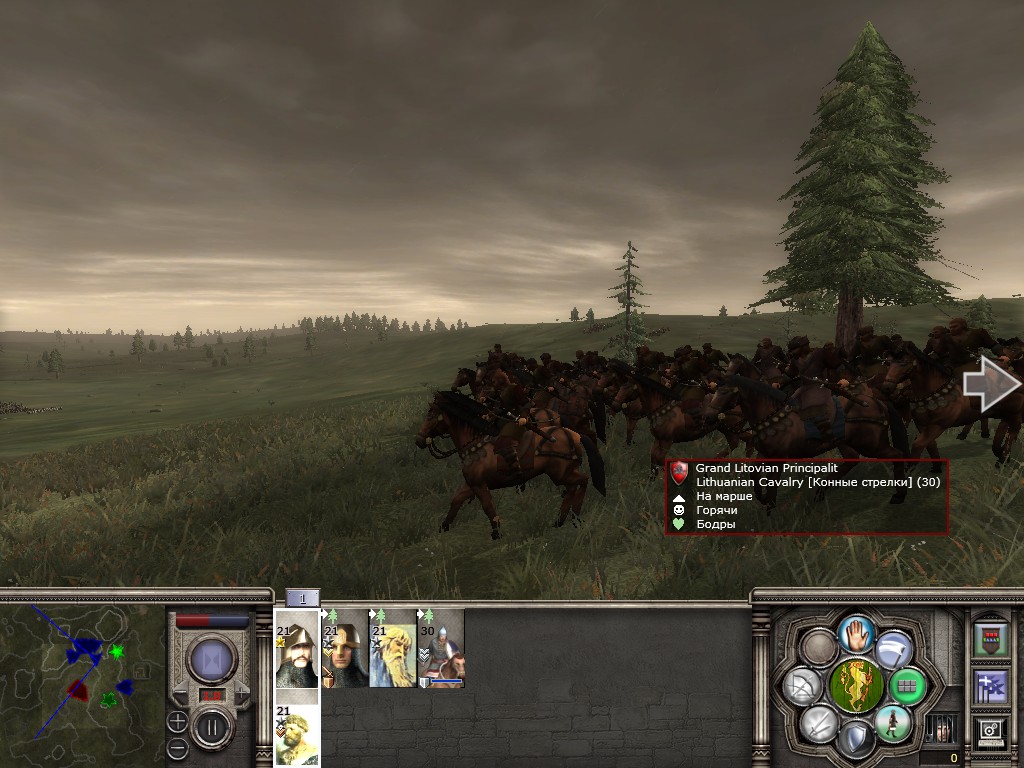Toggle the green formation grid button
The width and height of the screenshot is (1024, 768).
pyautogui.click(x=907, y=687)
